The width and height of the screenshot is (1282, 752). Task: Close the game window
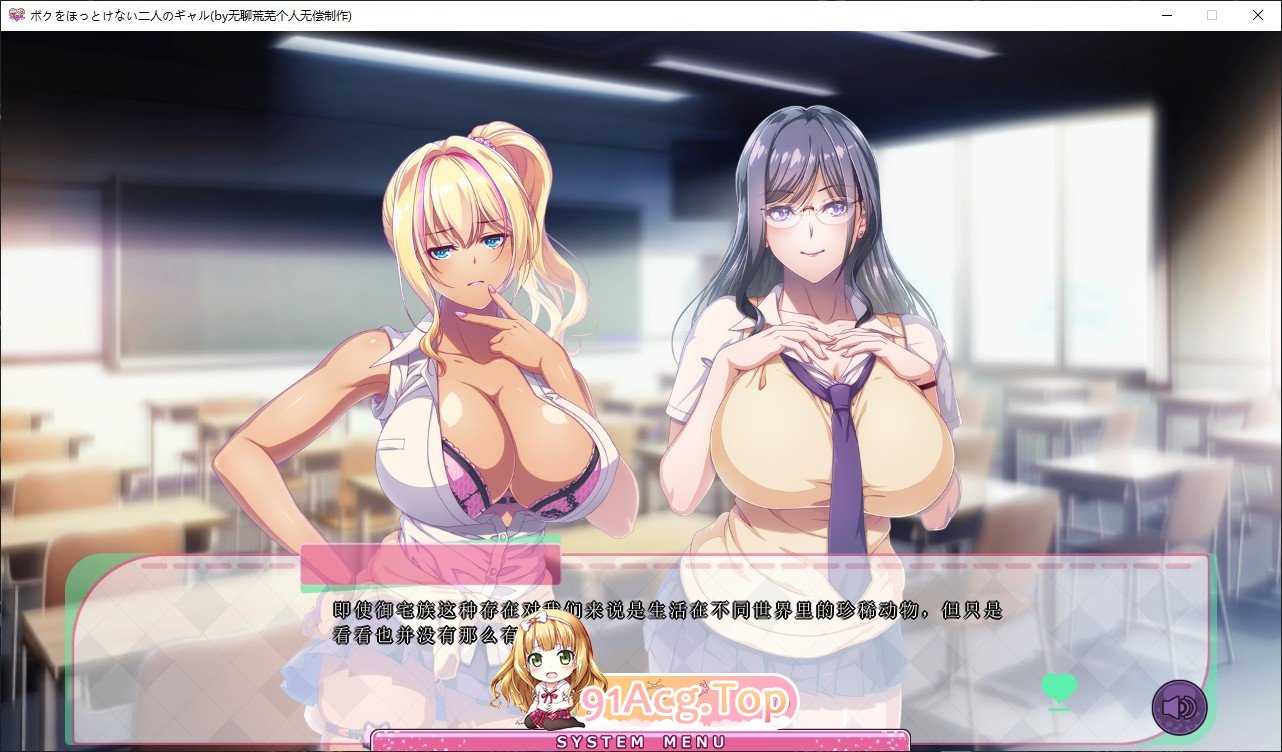click(1257, 15)
